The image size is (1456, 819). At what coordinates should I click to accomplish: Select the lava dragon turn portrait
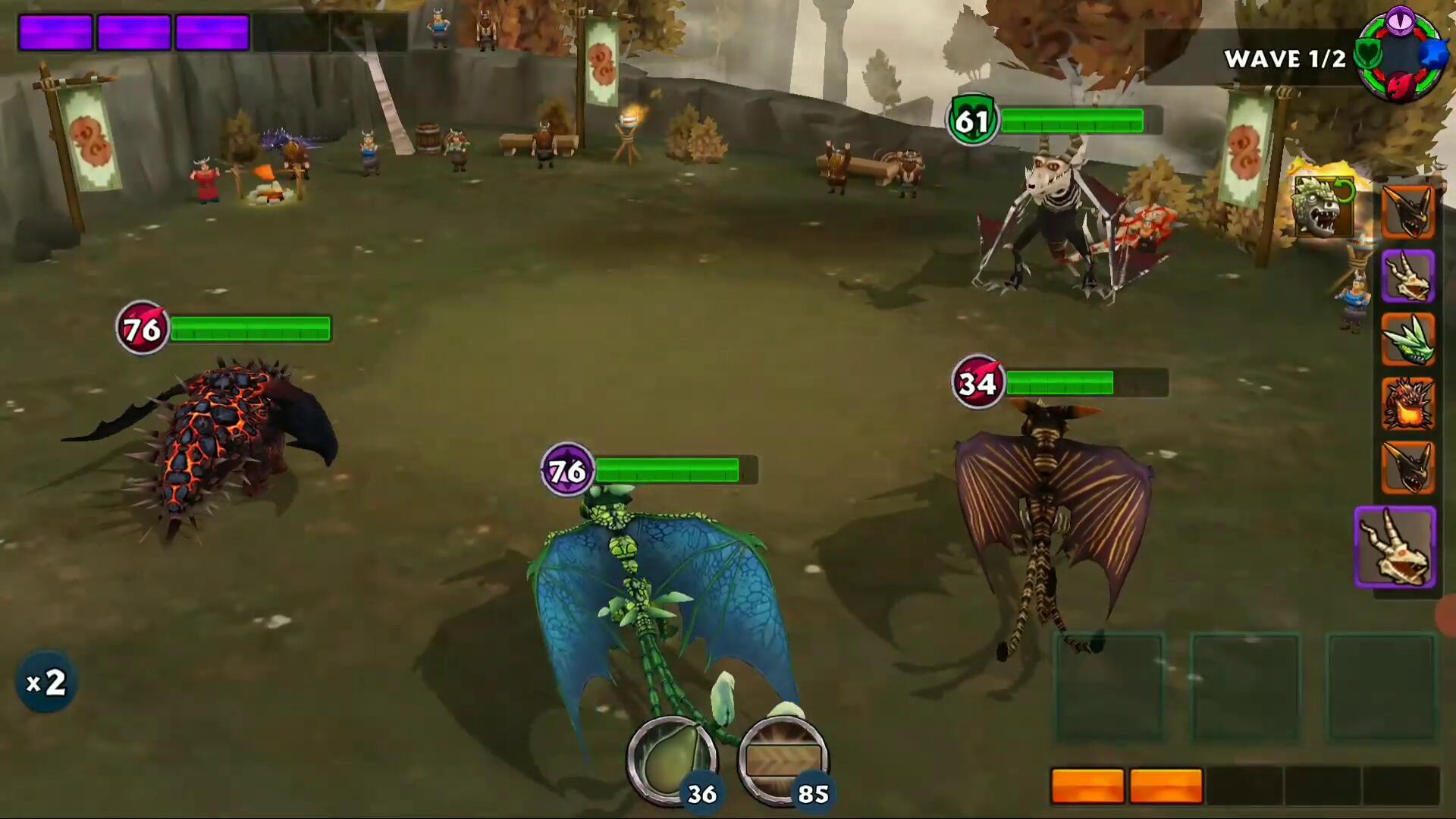coord(1407,404)
